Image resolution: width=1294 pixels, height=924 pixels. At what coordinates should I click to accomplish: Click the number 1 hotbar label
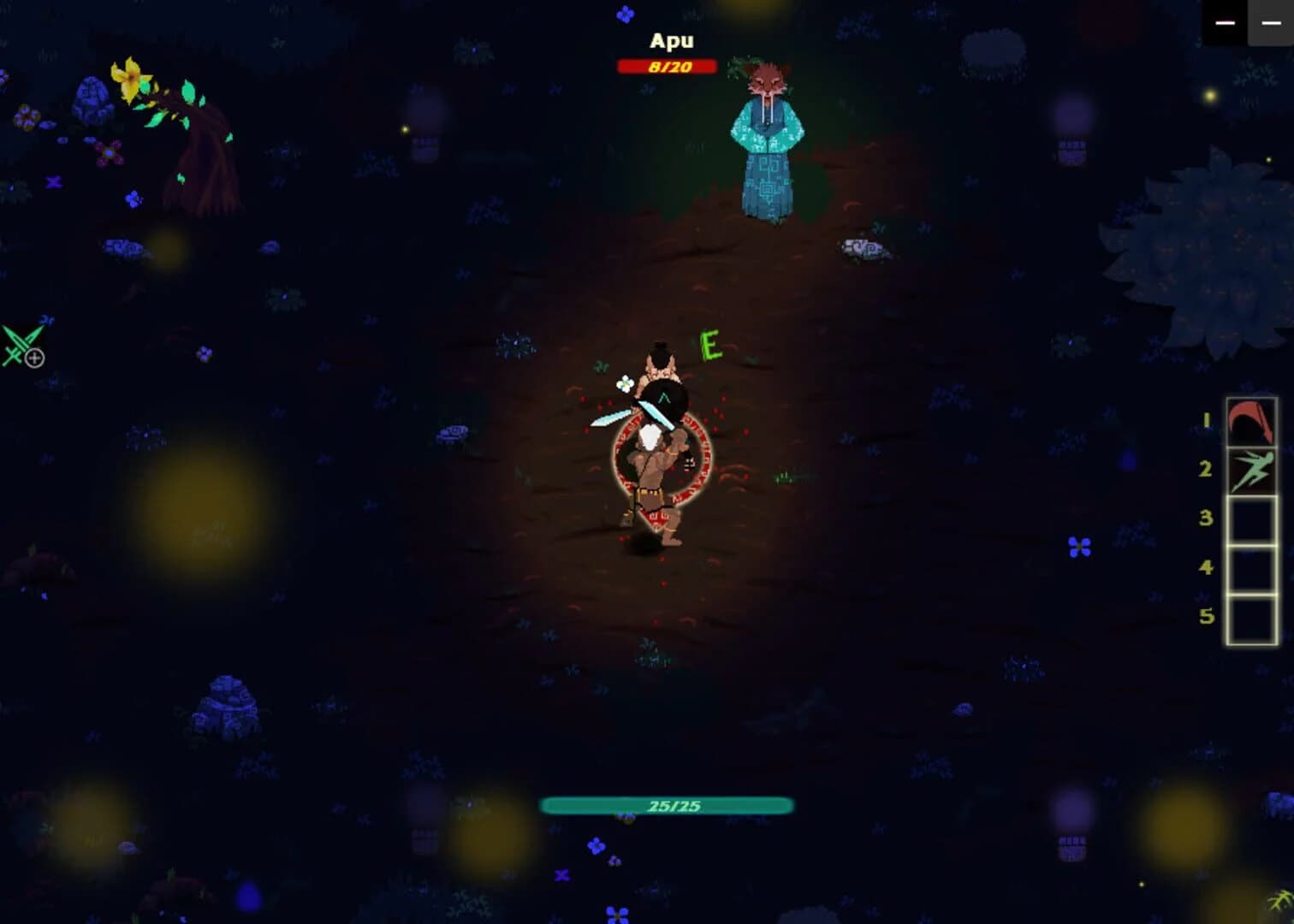tap(1207, 418)
